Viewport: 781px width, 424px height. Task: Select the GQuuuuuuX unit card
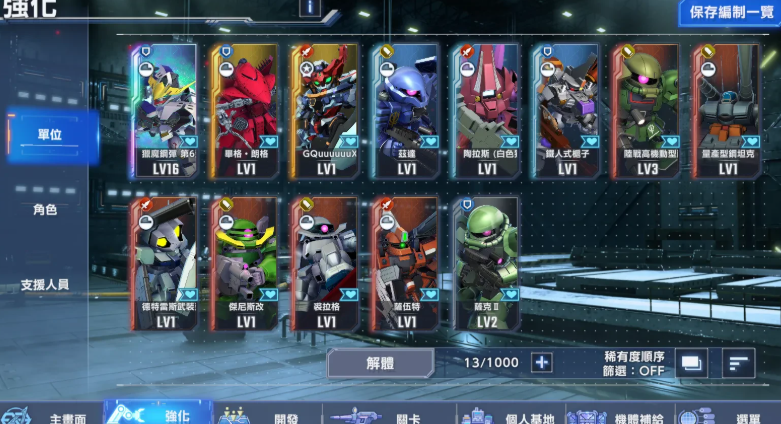click(x=326, y=110)
